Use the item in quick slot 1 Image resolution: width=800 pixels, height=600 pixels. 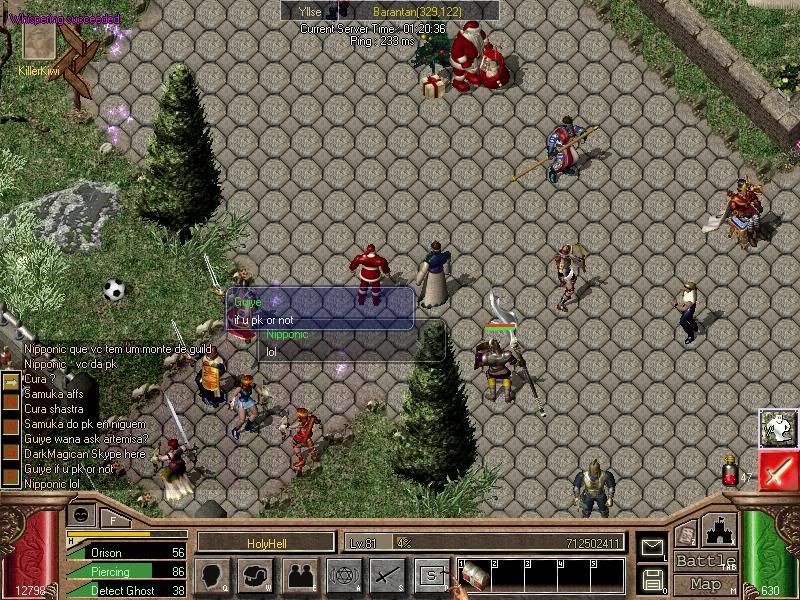(x=474, y=575)
